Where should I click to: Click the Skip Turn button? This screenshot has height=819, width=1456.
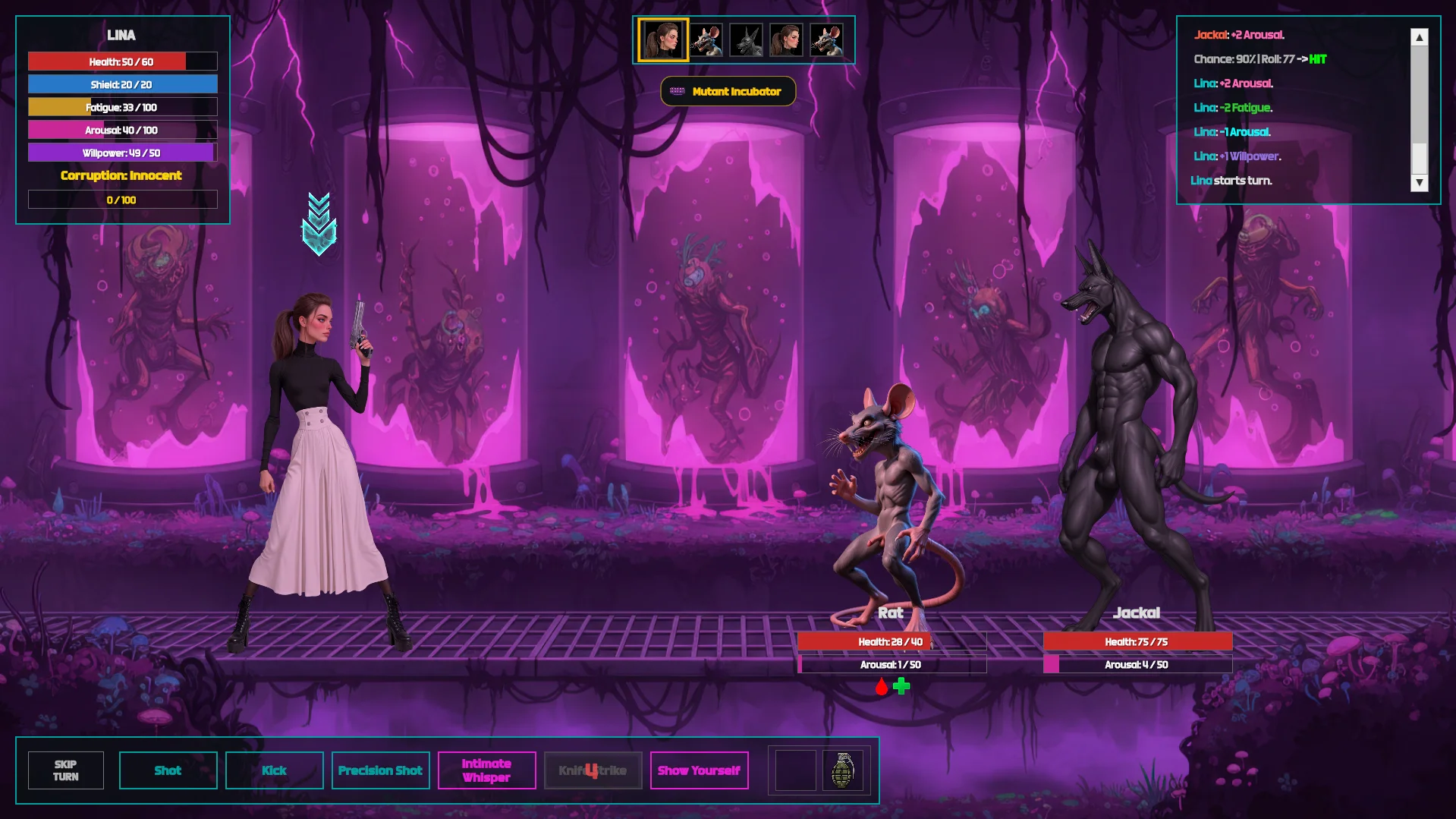coord(66,770)
